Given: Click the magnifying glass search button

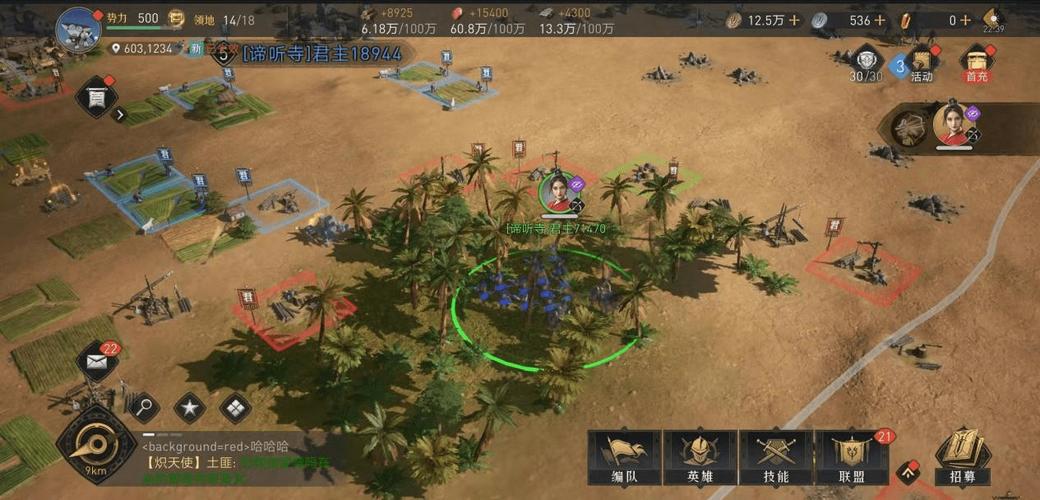Looking at the screenshot, I should 144,407.
